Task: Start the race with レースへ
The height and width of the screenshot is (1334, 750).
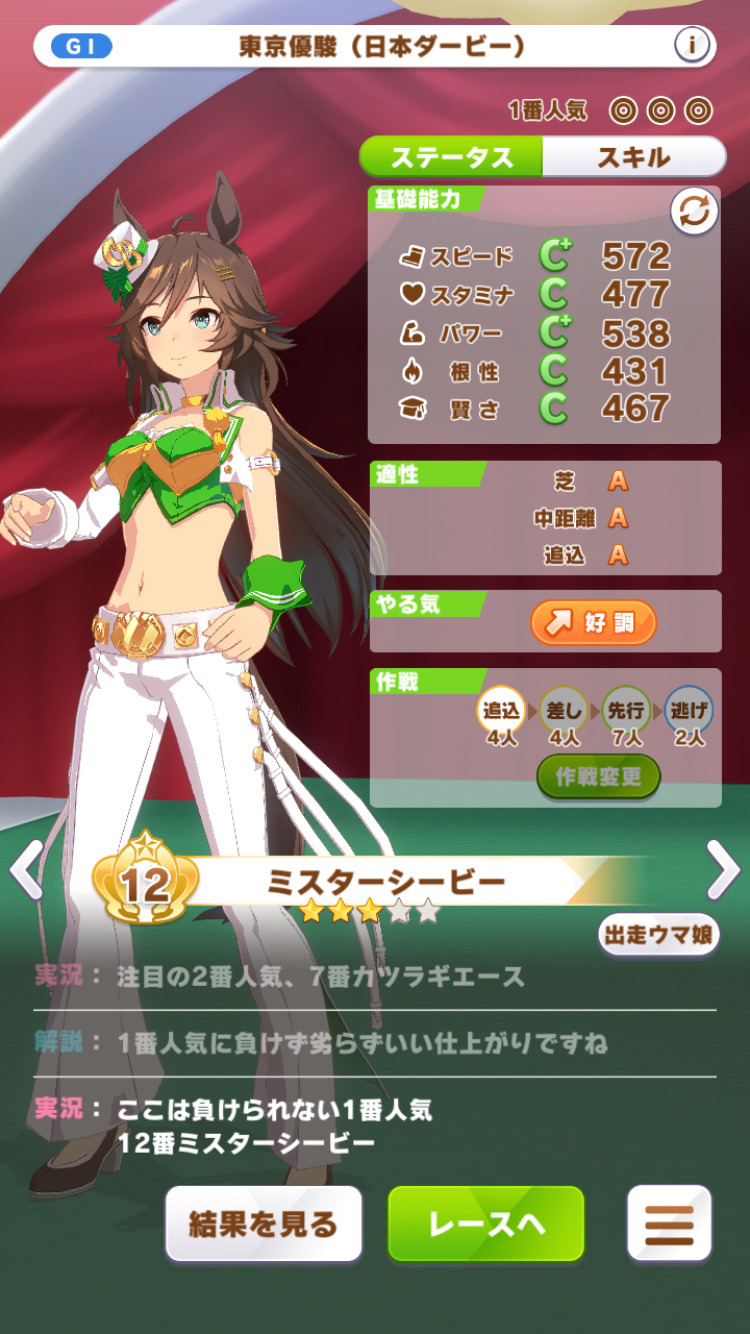Action: tap(486, 1224)
